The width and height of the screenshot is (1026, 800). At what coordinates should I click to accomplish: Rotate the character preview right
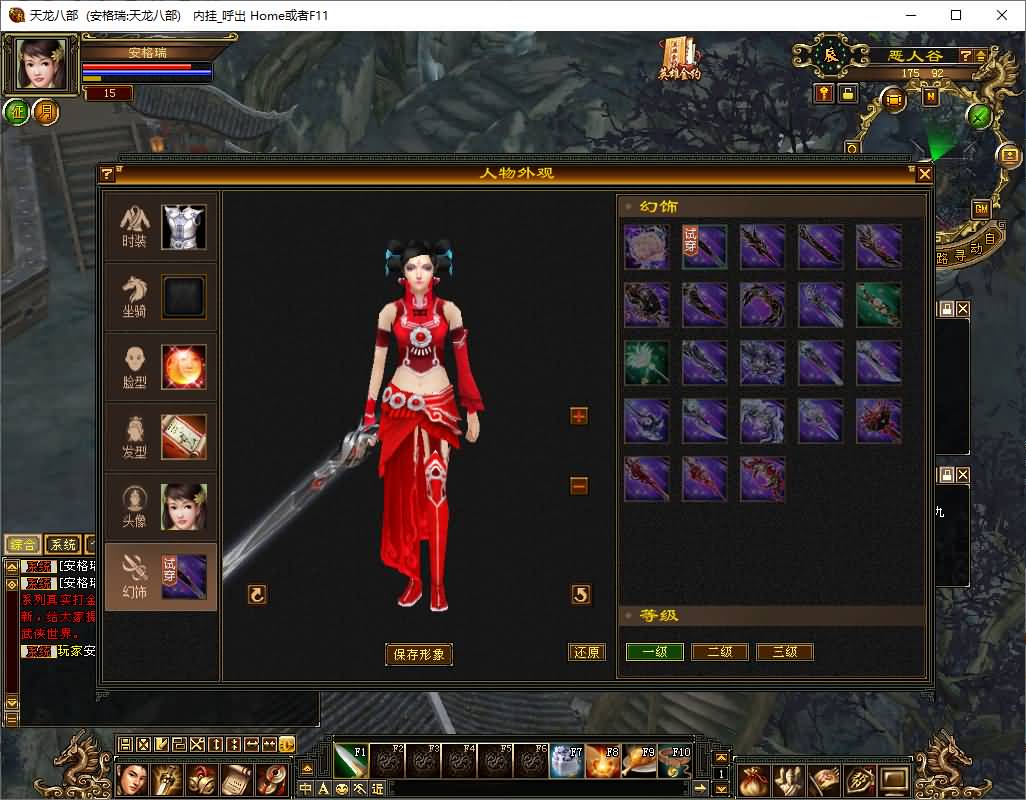(581, 595)
